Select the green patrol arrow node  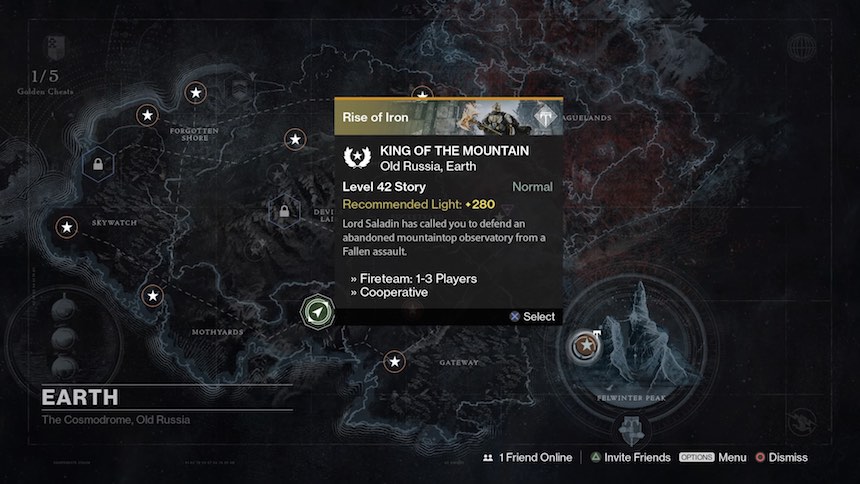point(317,312)
